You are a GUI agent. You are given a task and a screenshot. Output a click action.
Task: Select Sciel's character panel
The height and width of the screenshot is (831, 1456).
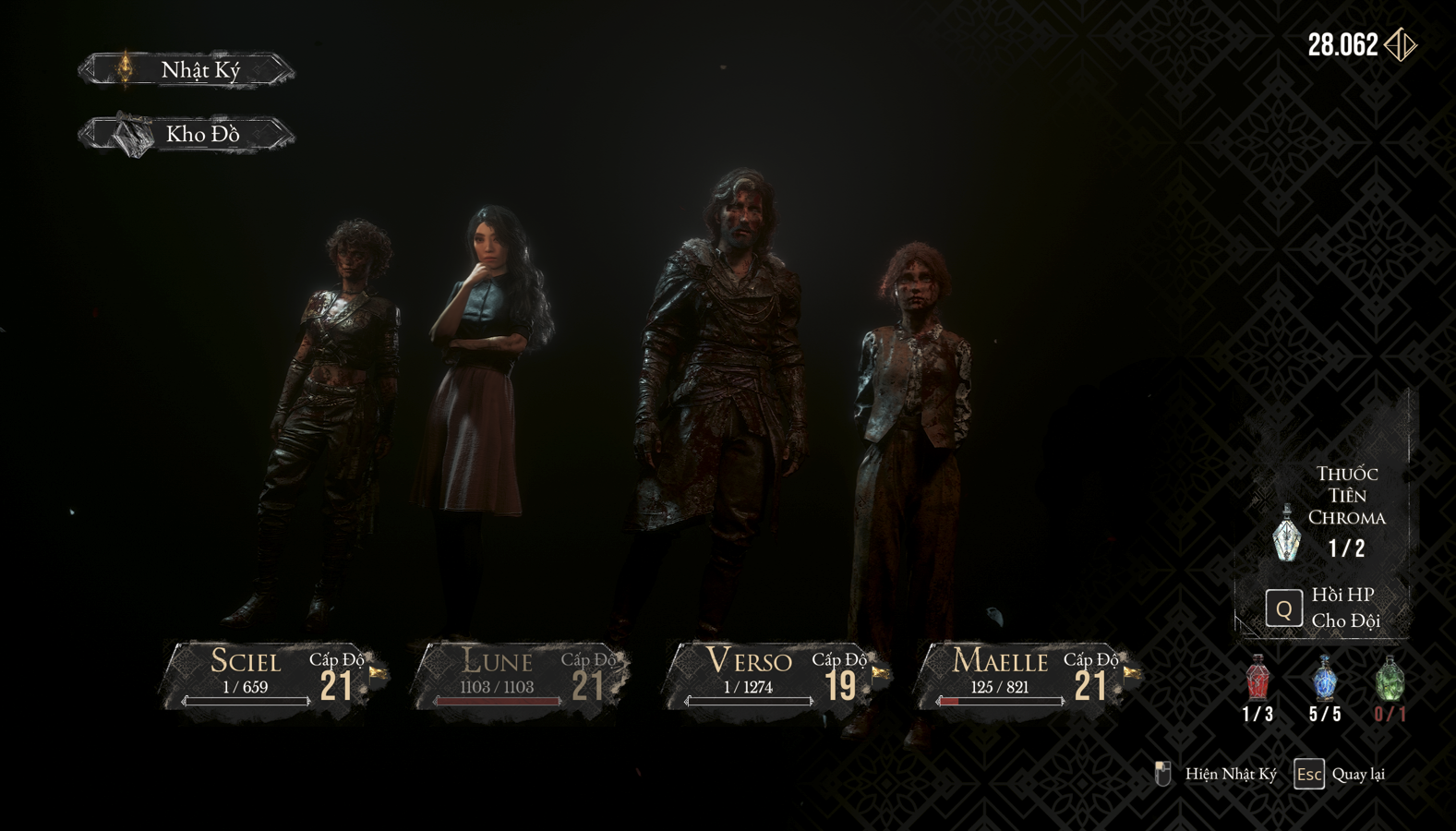tap(273, 676)
